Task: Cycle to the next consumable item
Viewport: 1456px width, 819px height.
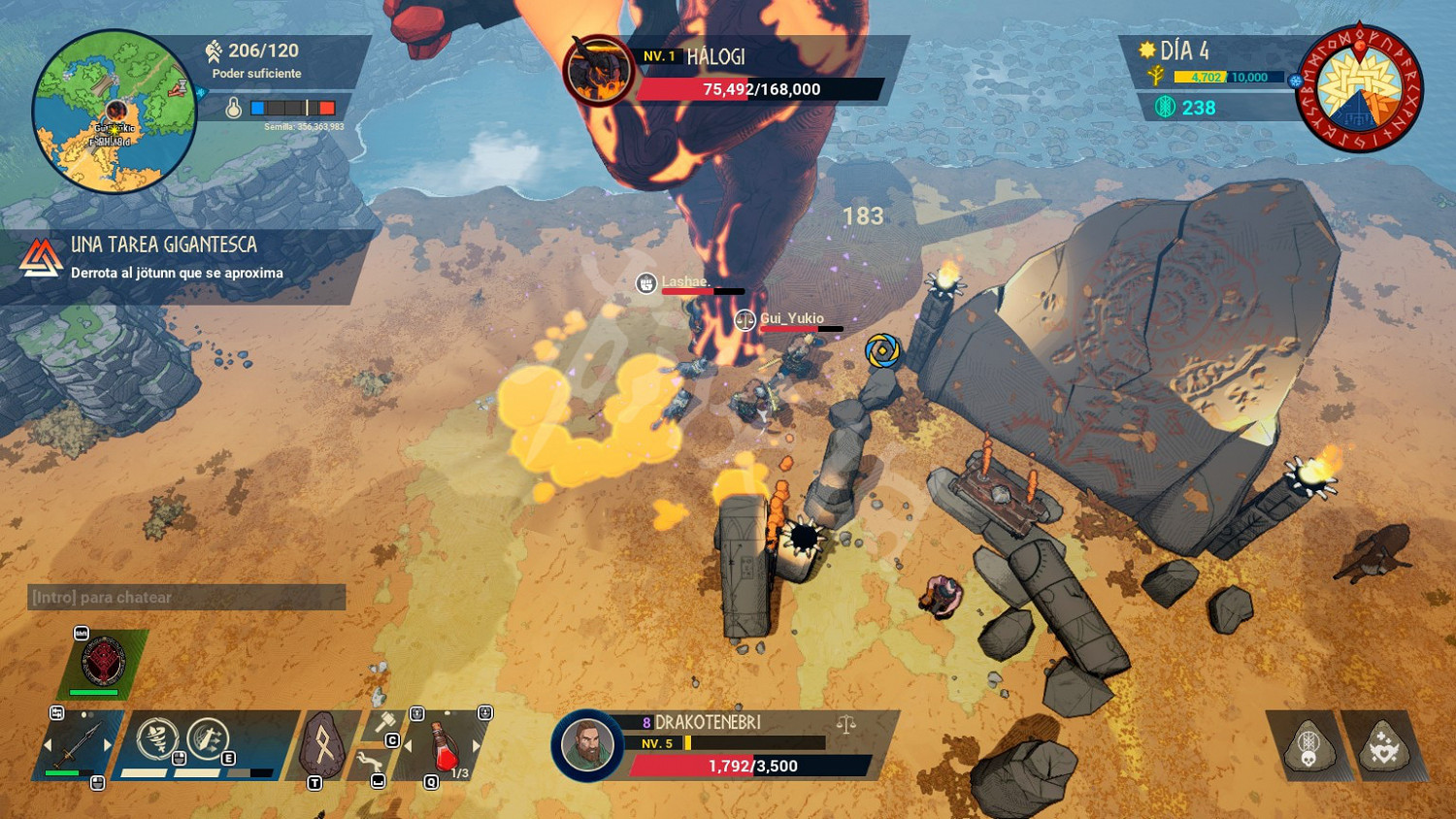Action: (477, 746)
